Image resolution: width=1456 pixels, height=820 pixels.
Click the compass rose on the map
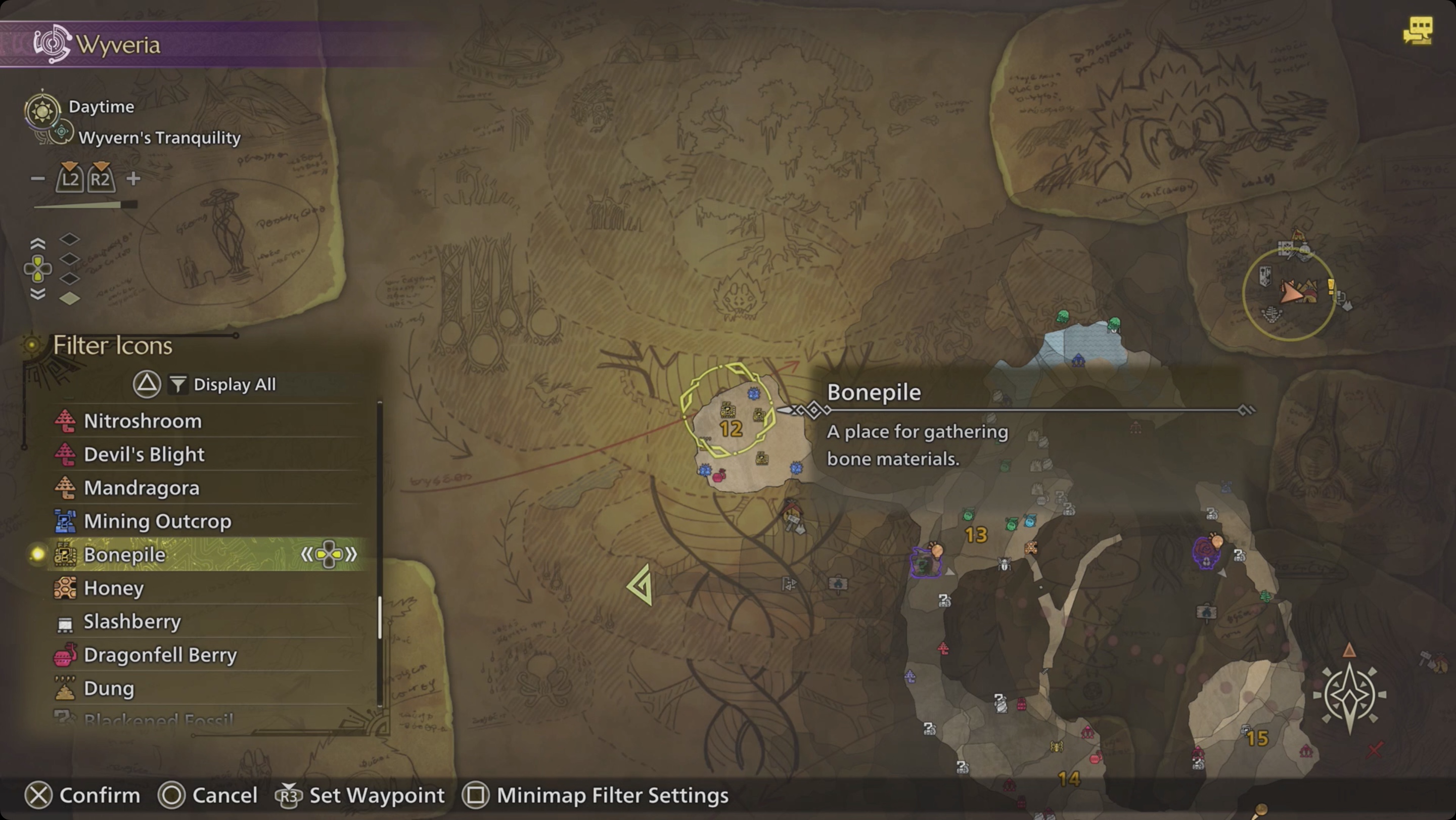1350,696
